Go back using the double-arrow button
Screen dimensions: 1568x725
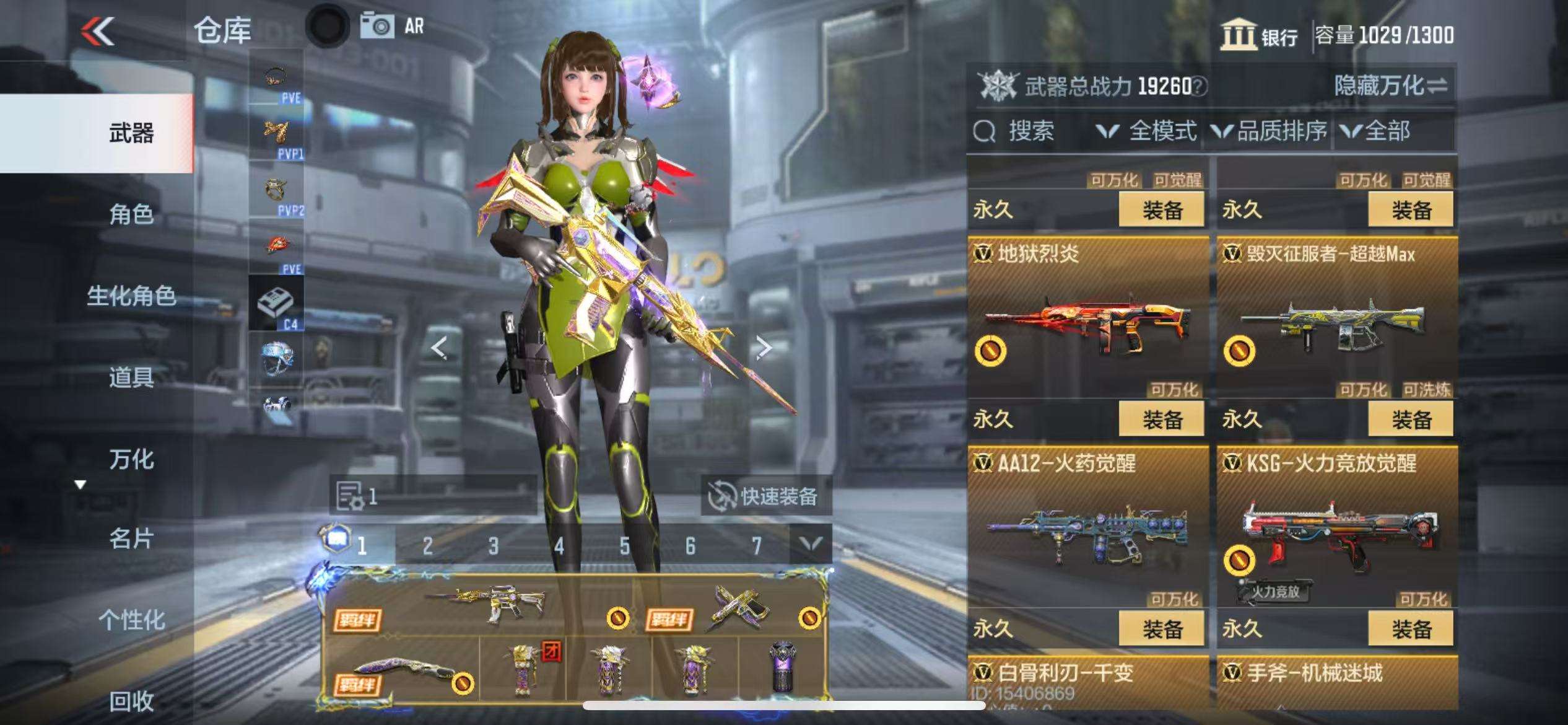(98, 31)
